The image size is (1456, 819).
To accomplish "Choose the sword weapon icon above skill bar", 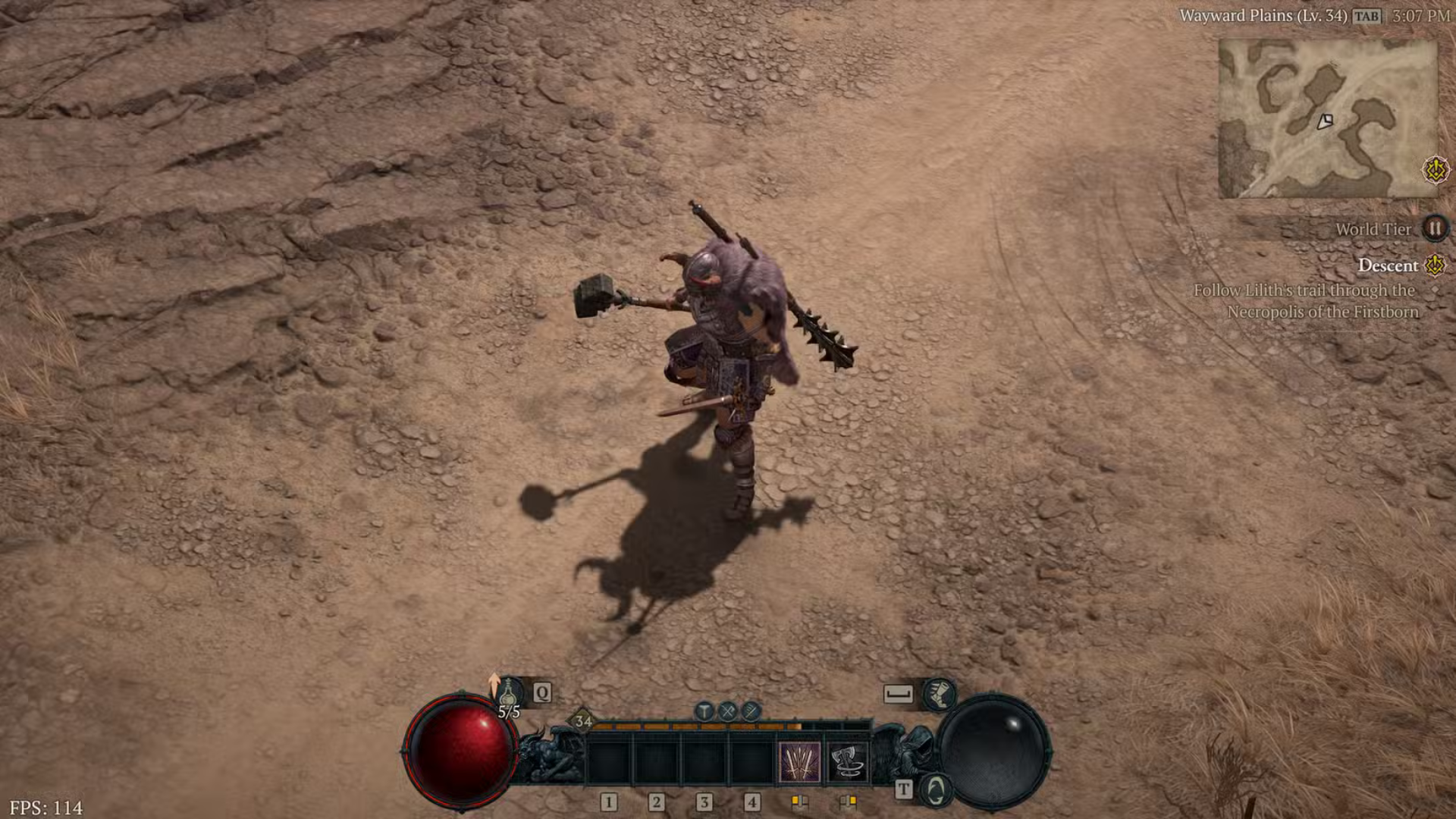I will click(751, 711).
